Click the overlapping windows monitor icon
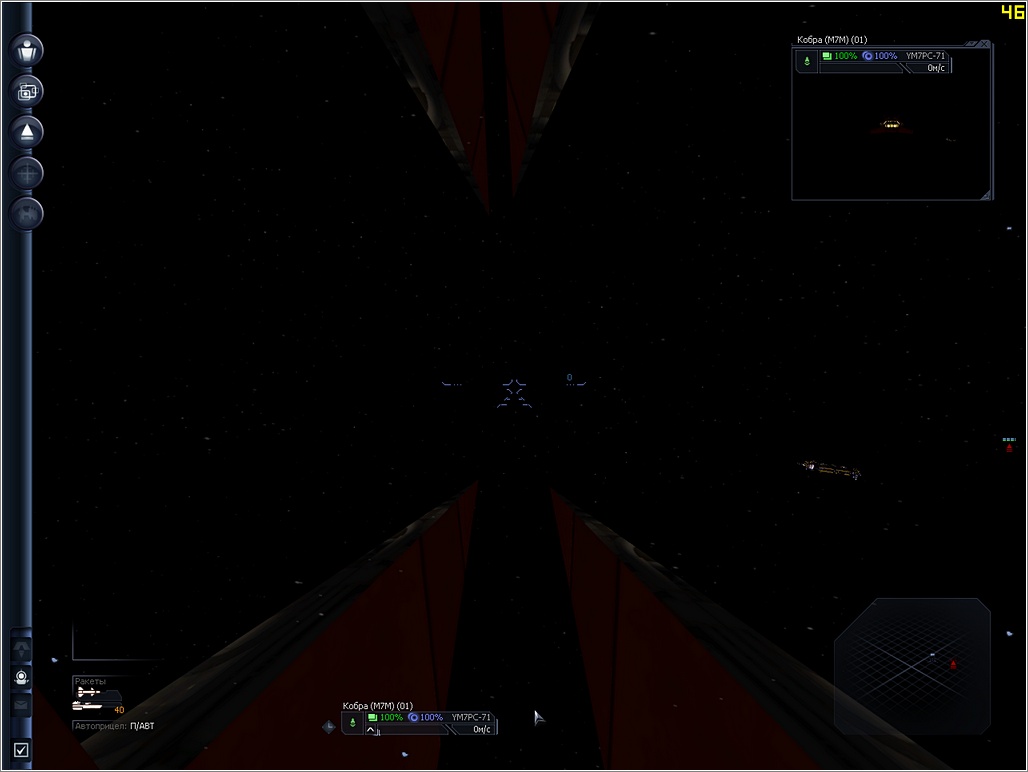Viewport: 1028px width, 772px height. (27, 91)
